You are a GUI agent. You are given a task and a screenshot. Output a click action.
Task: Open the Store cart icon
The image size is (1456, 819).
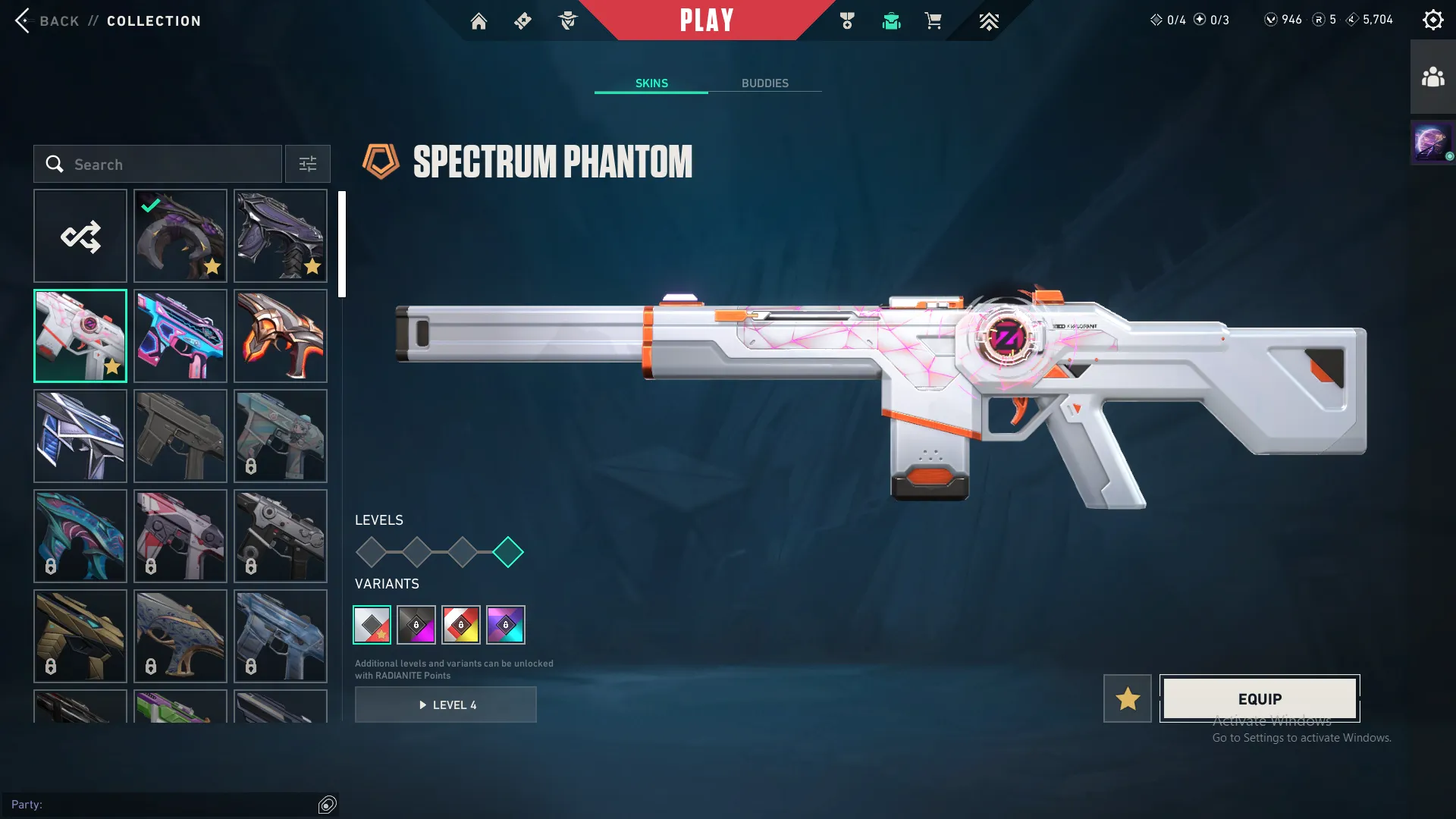pyautogui.click(x=934, y=21)
